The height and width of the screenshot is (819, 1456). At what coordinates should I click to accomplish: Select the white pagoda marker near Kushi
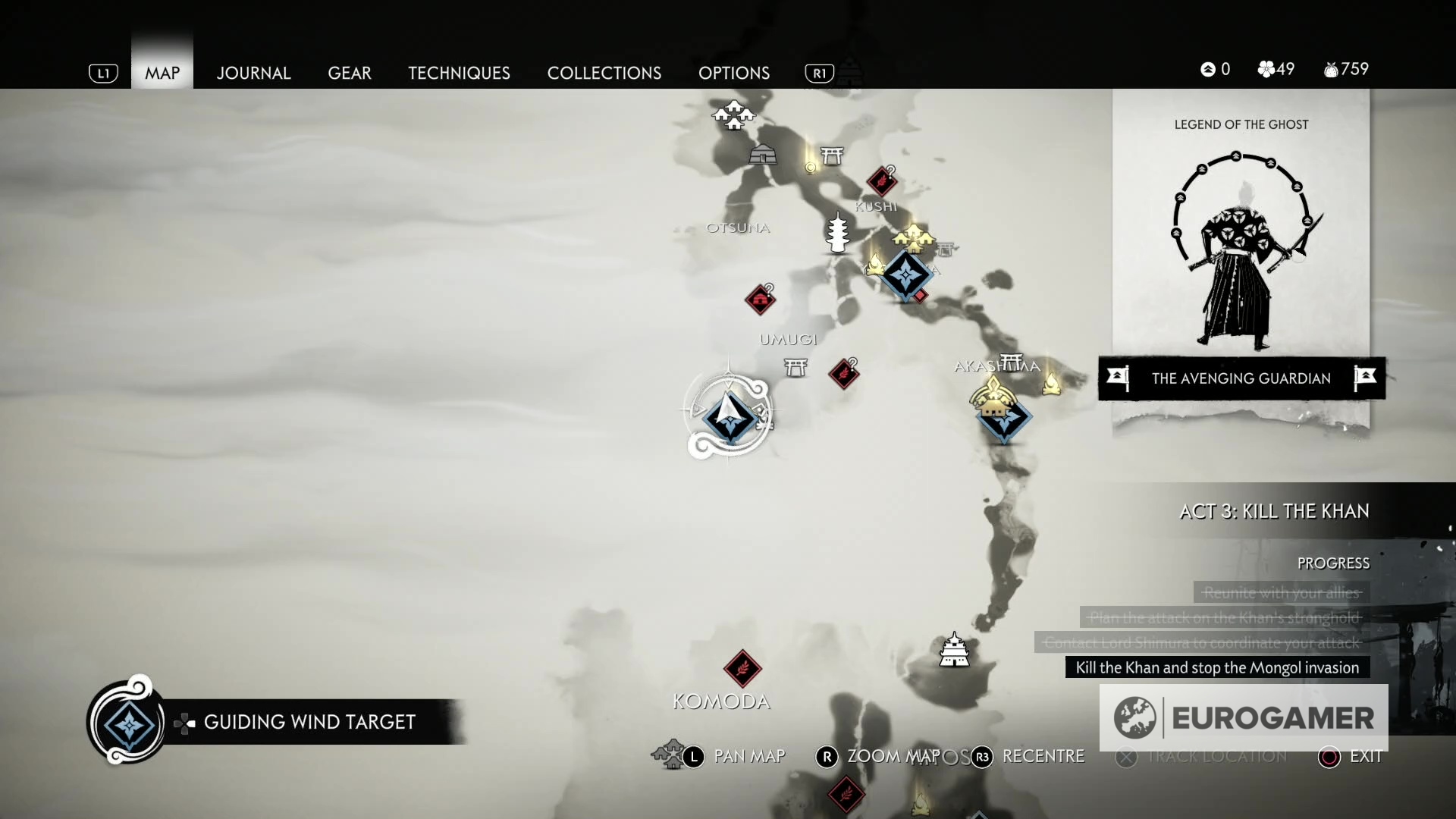pos(837,233)
